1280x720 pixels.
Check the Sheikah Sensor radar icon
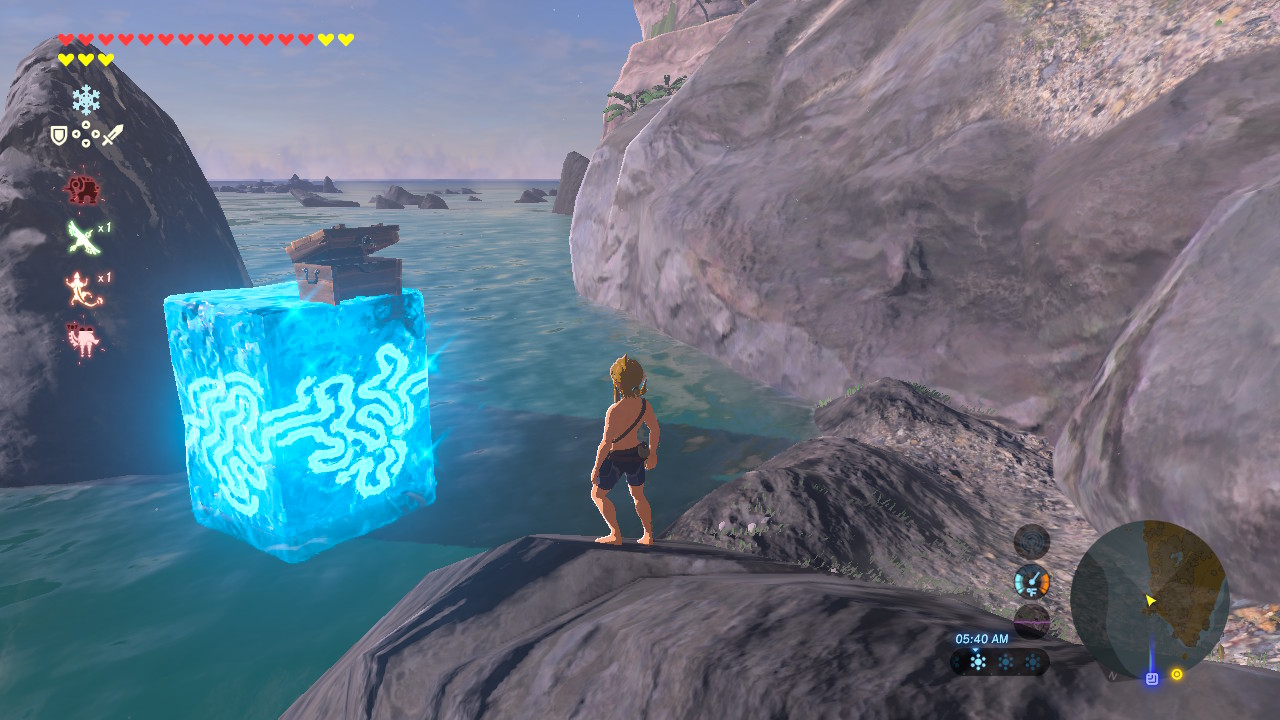click(1032, 541)
